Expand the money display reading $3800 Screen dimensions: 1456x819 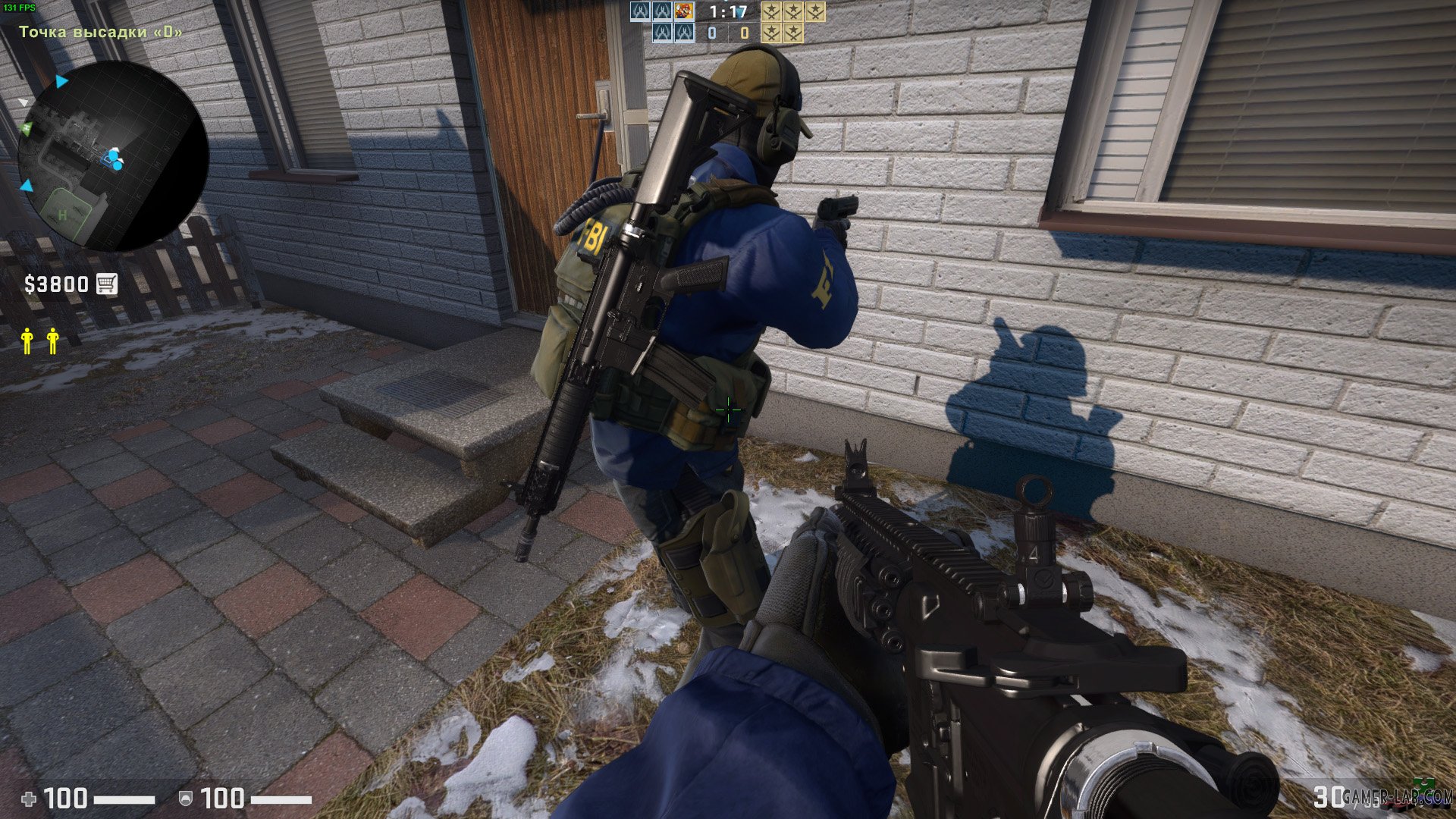[x=55, y=284]
